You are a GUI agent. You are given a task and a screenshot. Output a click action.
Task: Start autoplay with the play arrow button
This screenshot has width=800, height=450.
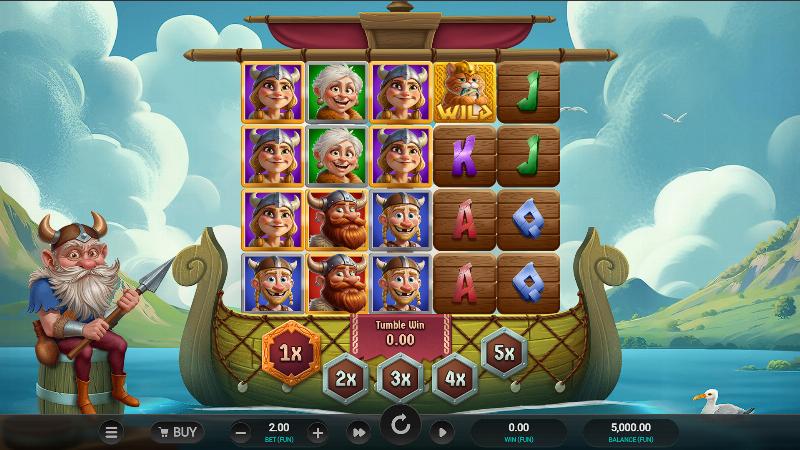click(441, 432)
